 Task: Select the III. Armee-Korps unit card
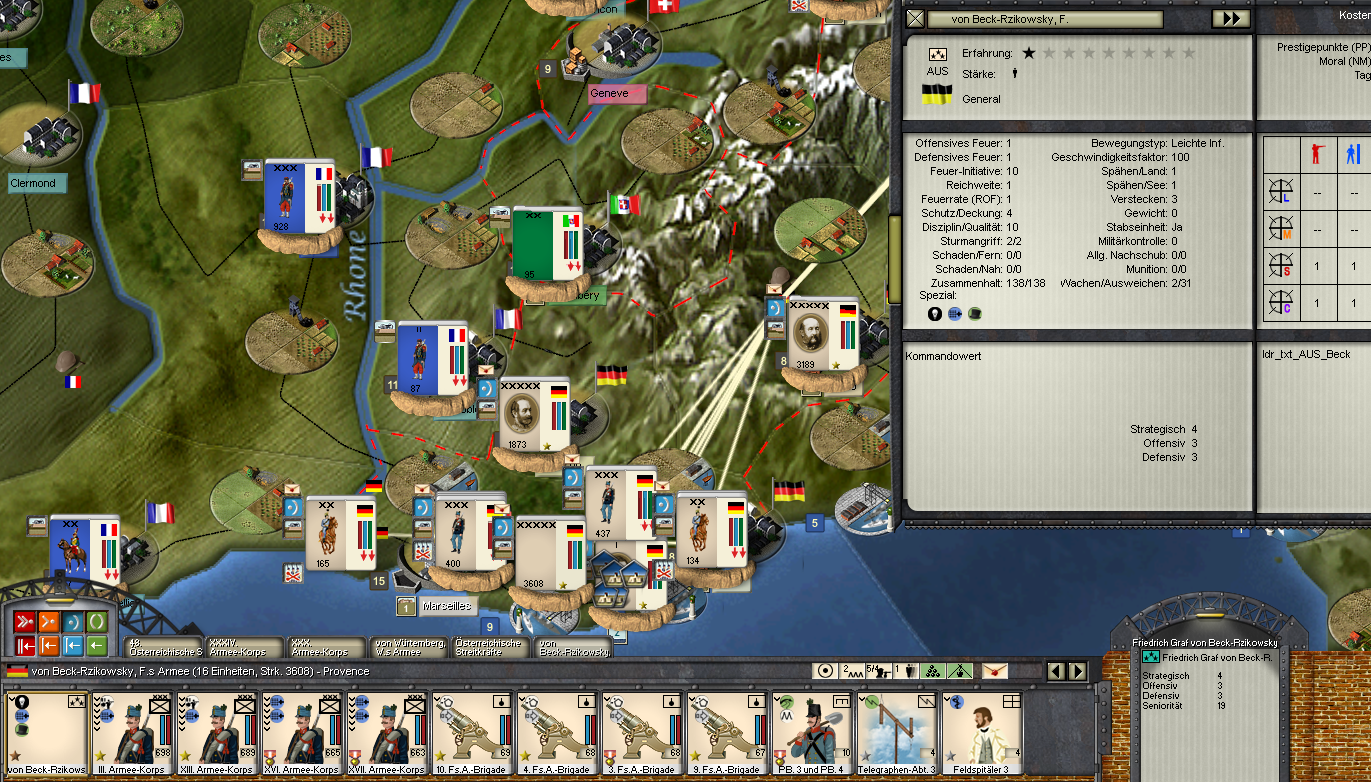coord(133,734)
